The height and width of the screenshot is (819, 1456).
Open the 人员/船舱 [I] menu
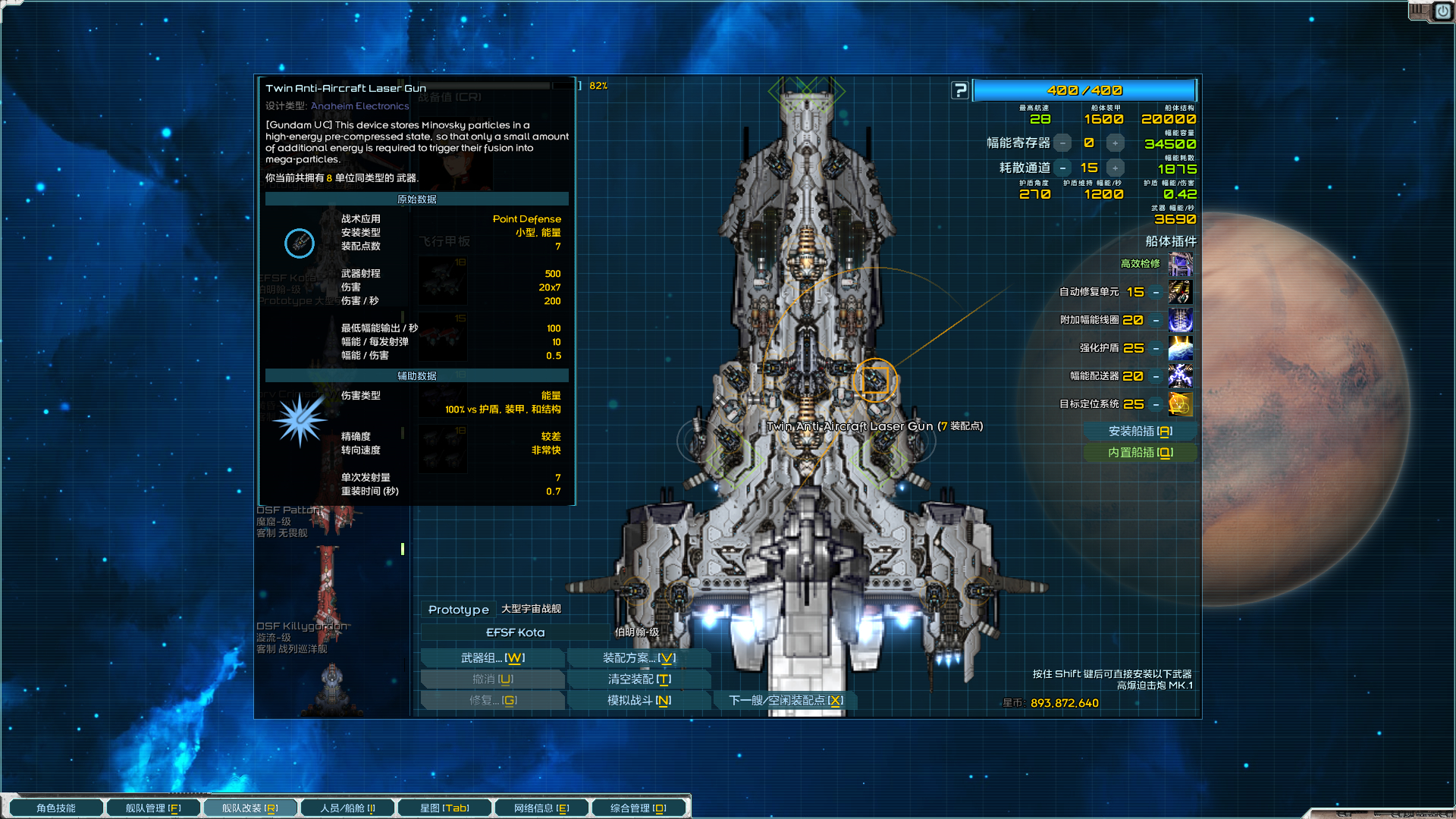(347, 807)
